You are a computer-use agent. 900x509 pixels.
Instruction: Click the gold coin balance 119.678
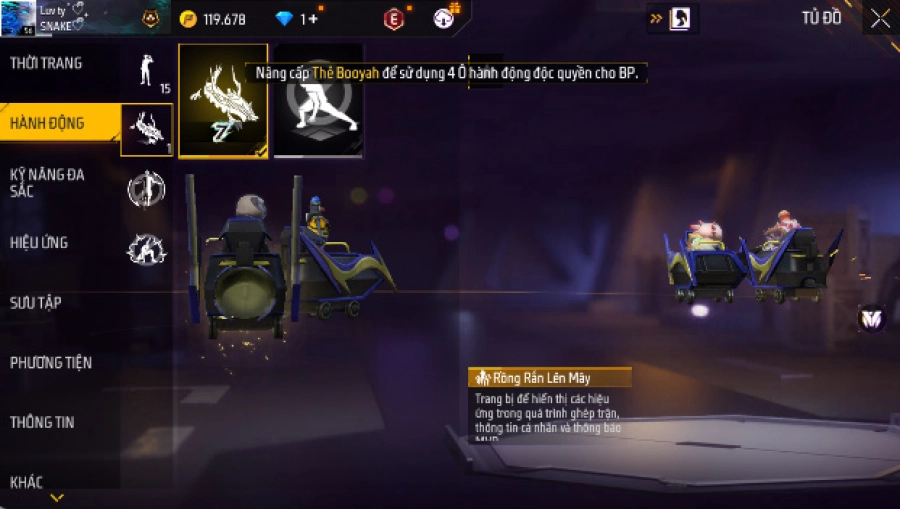tap(213, 19)
